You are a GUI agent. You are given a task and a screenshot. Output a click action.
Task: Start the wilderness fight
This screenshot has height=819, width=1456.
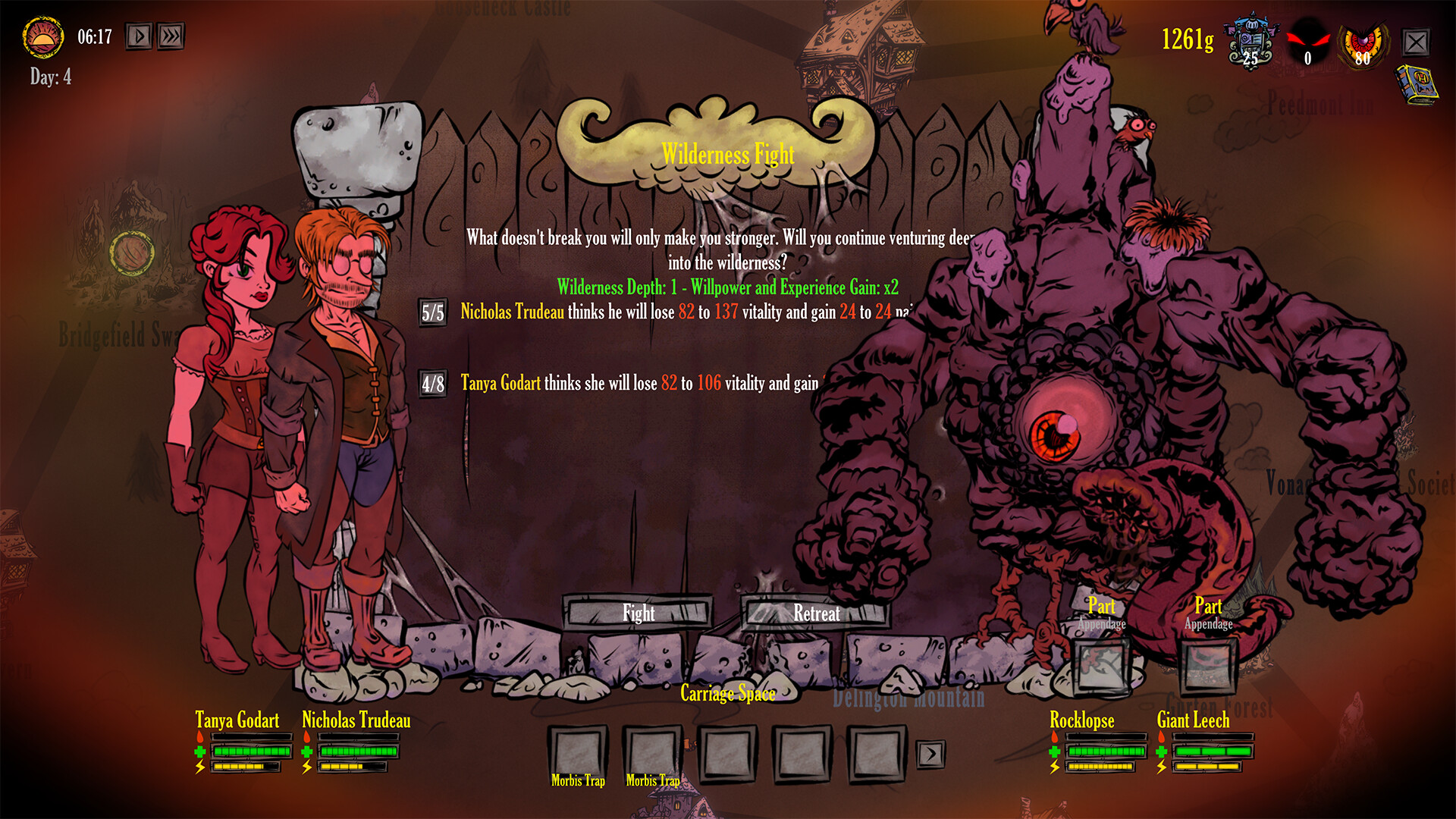(x=639, y=613)
